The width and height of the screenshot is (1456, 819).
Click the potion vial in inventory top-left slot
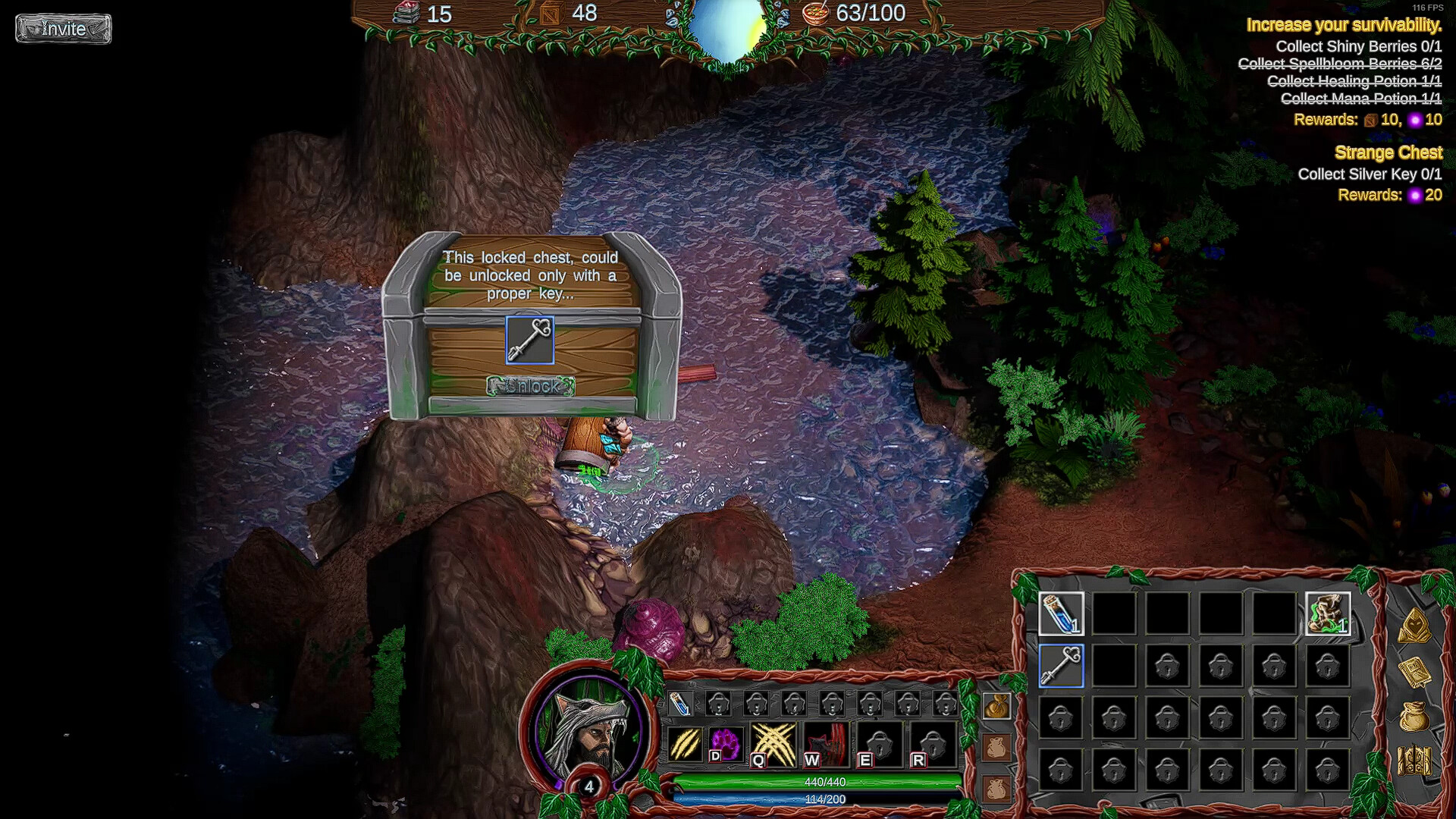tap(1061, 615)
